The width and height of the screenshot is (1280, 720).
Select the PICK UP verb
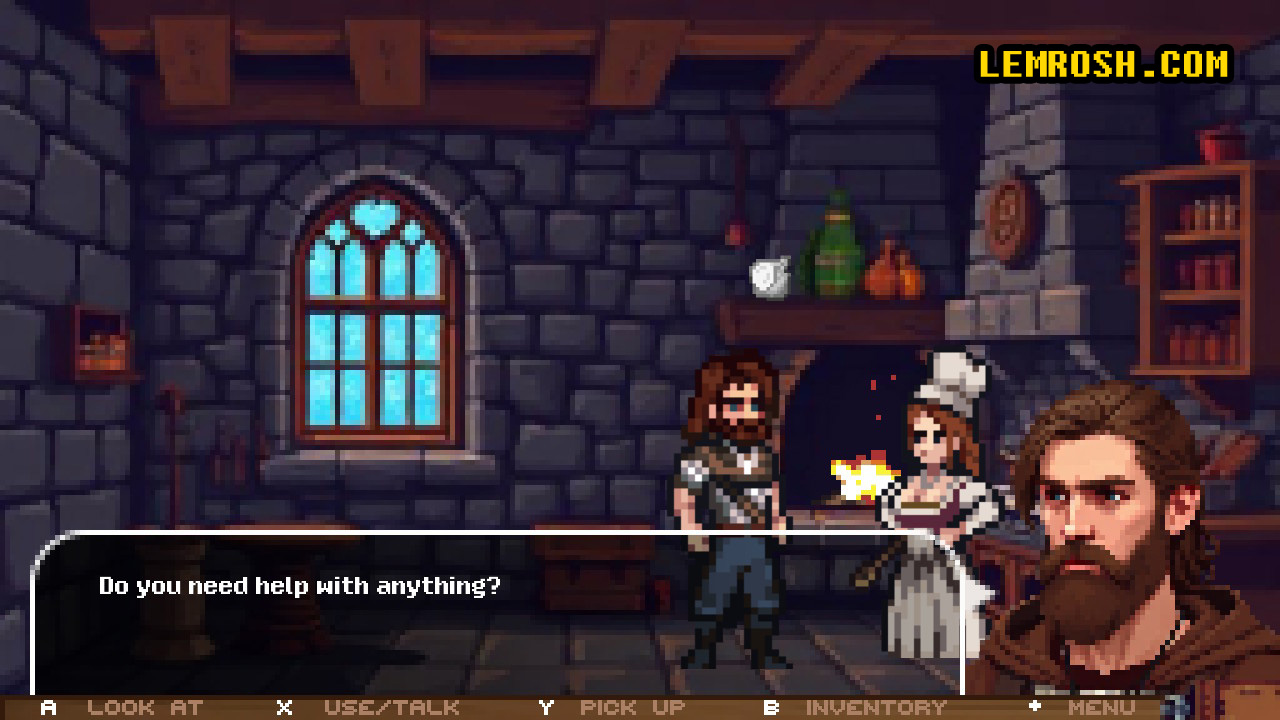[x=631, y=707]
